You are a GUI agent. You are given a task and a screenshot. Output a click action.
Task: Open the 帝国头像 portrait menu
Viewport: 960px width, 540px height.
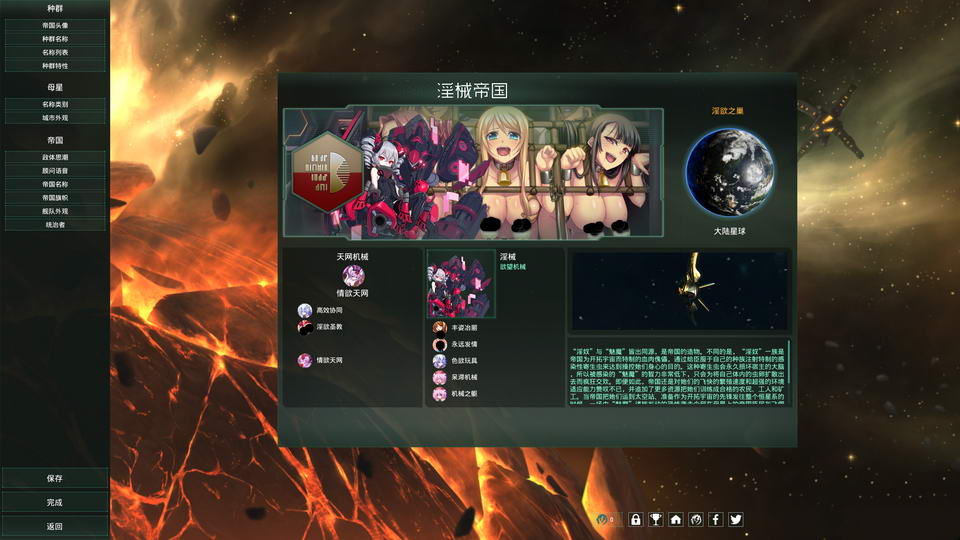coord(55,25)
